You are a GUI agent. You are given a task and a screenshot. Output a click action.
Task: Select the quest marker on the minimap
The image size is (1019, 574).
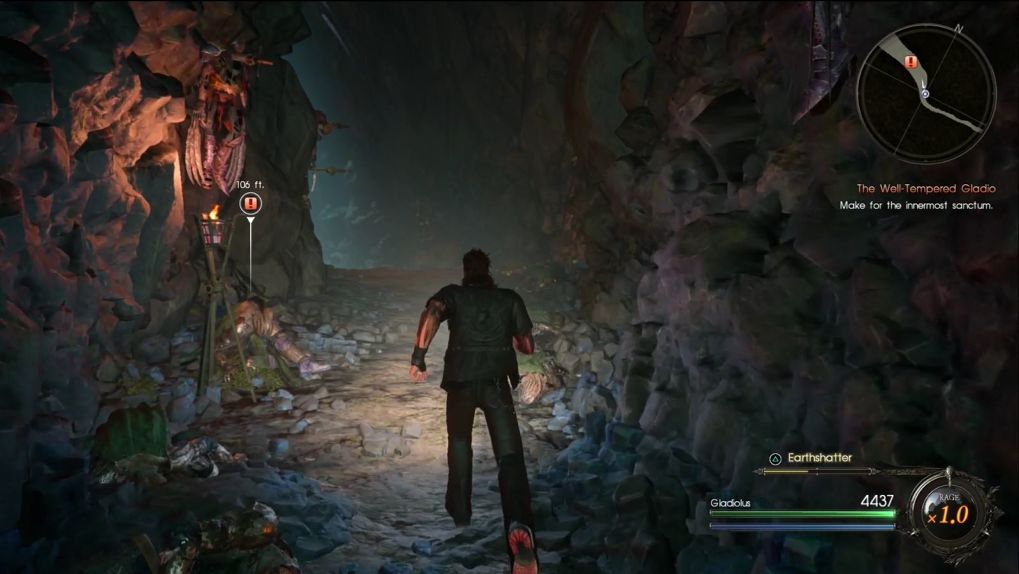click(910, 62)
